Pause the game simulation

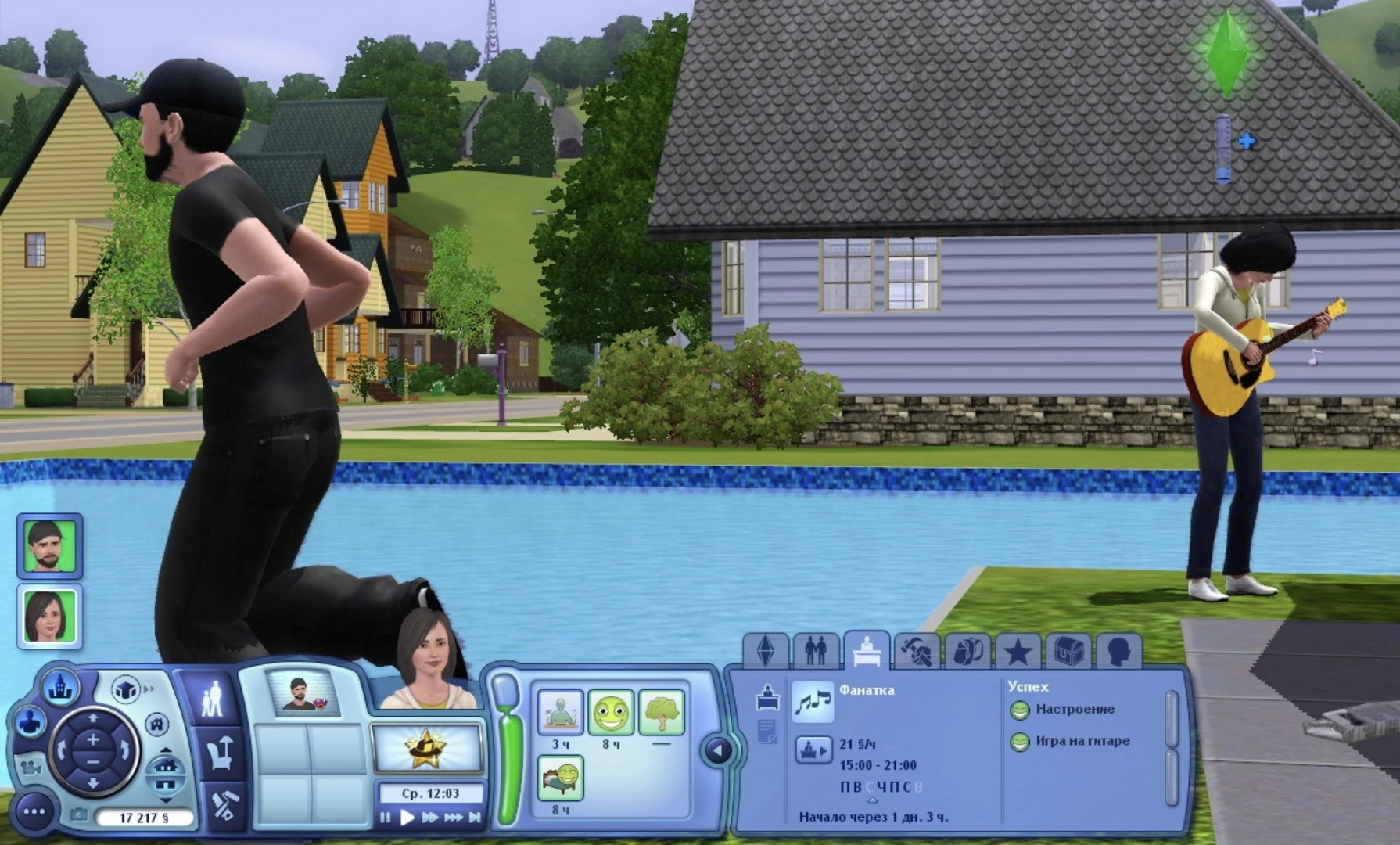click(386, 818)
